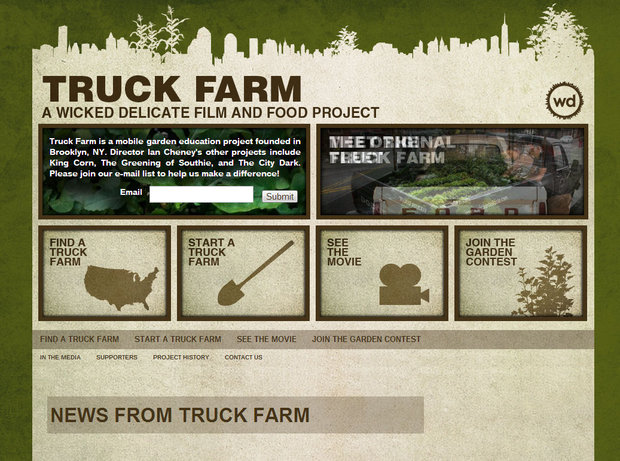Open the In the Media page
620x461 pixels.
[x=60, y=357]
